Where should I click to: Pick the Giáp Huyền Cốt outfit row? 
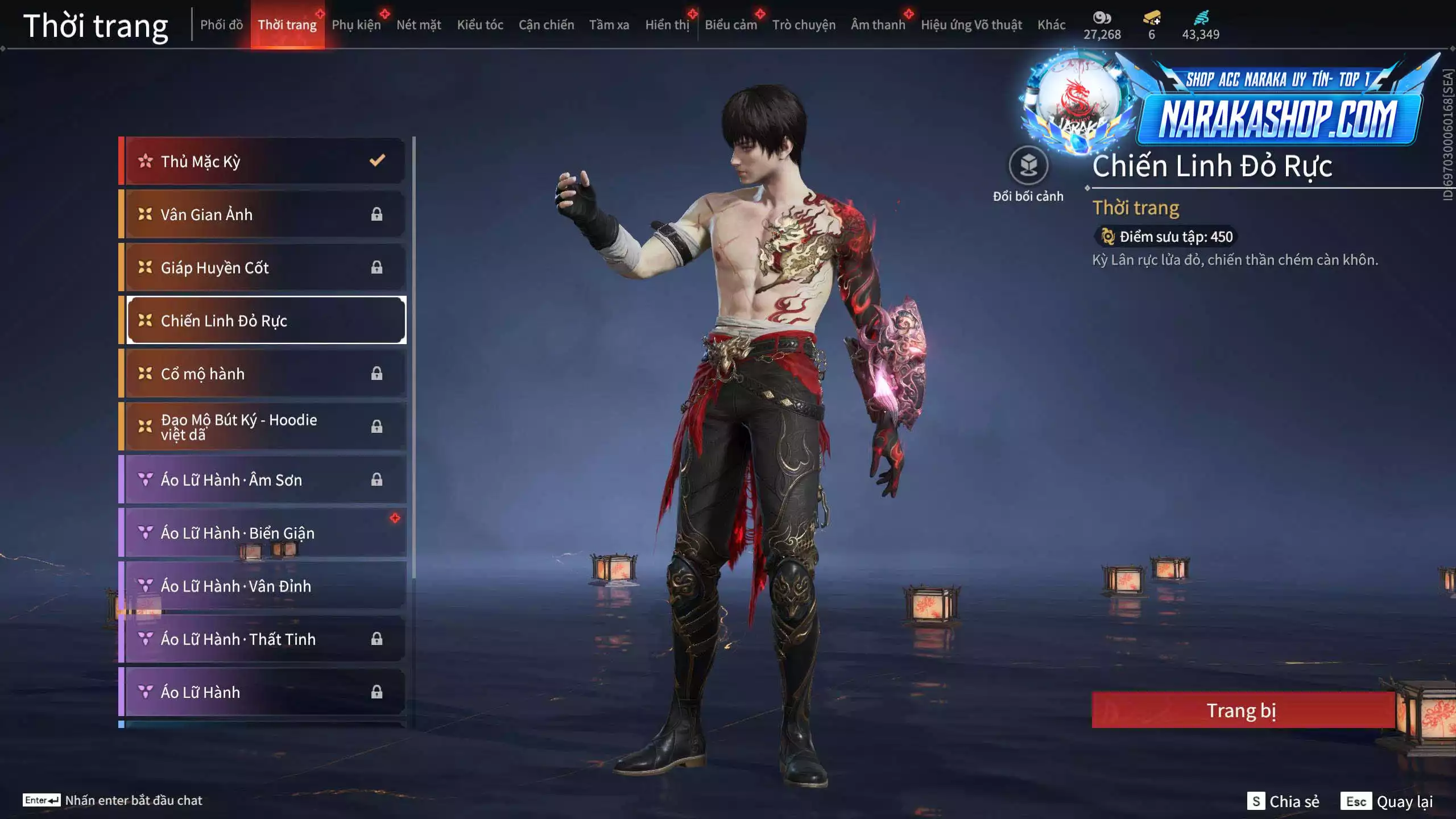coord(264,267)
